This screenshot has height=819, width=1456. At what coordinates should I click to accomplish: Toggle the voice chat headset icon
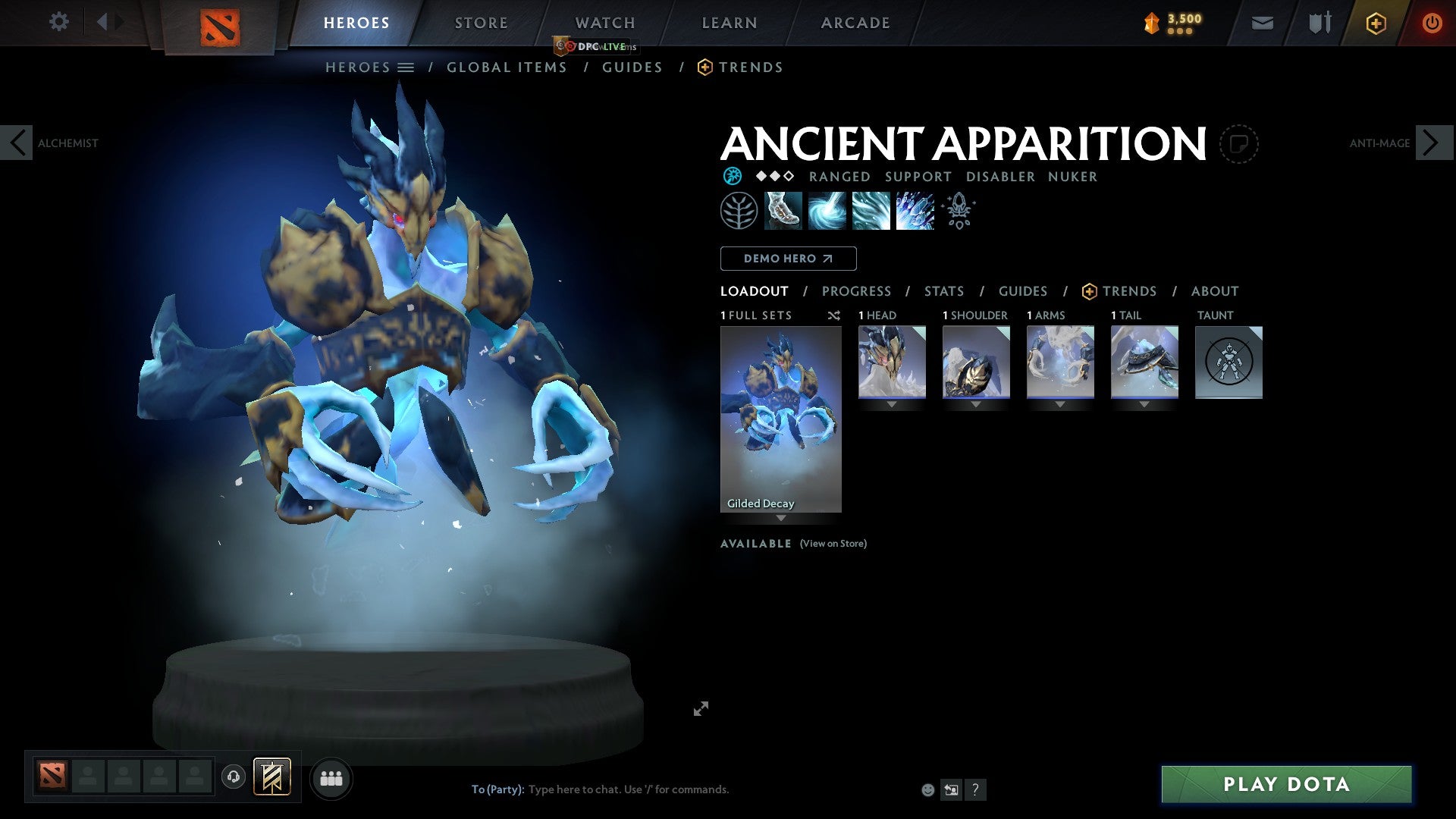pyautogui.click(x=234, y=778)
